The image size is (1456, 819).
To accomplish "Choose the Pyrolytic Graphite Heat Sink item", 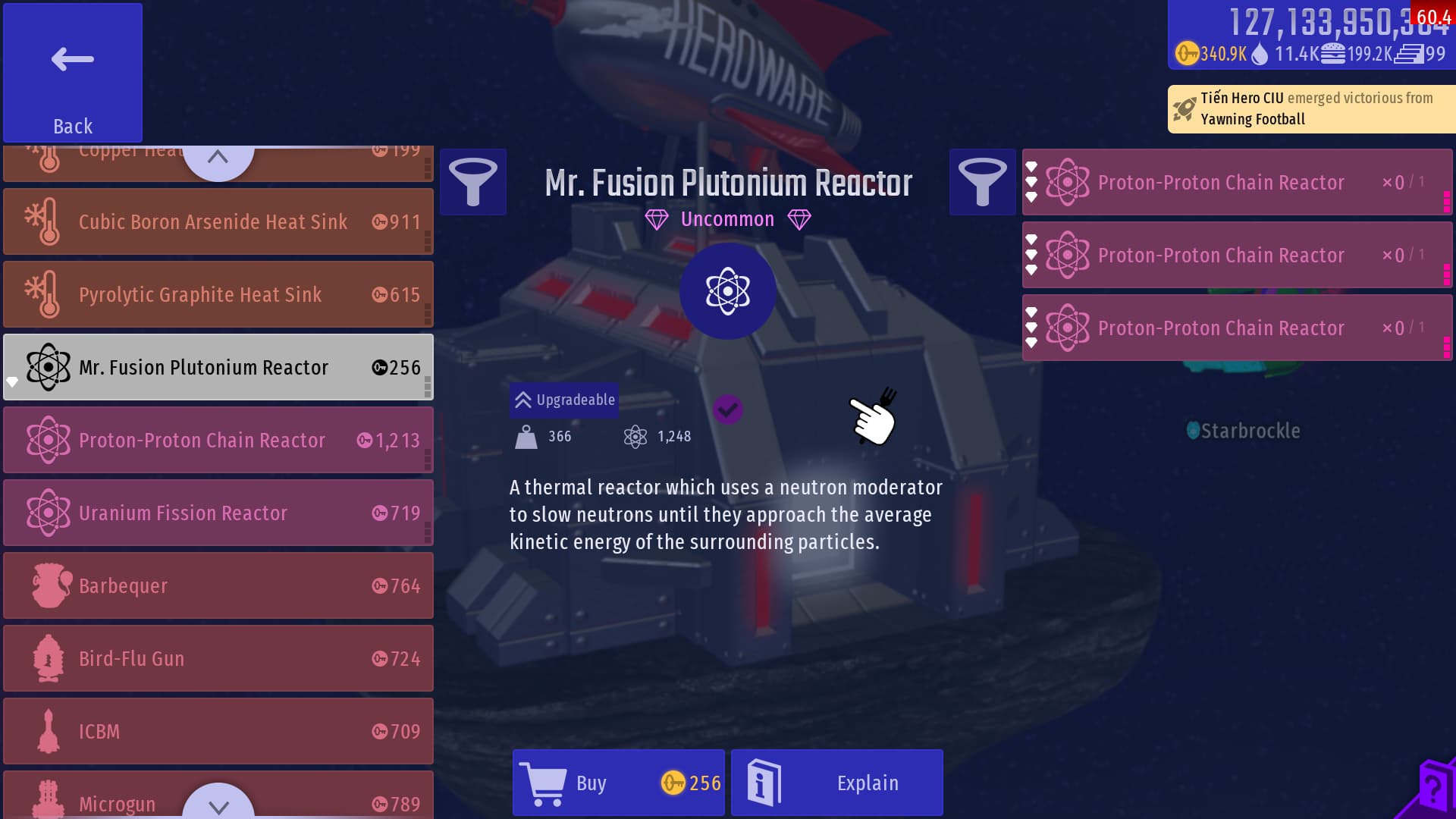I will pos(218,294).
